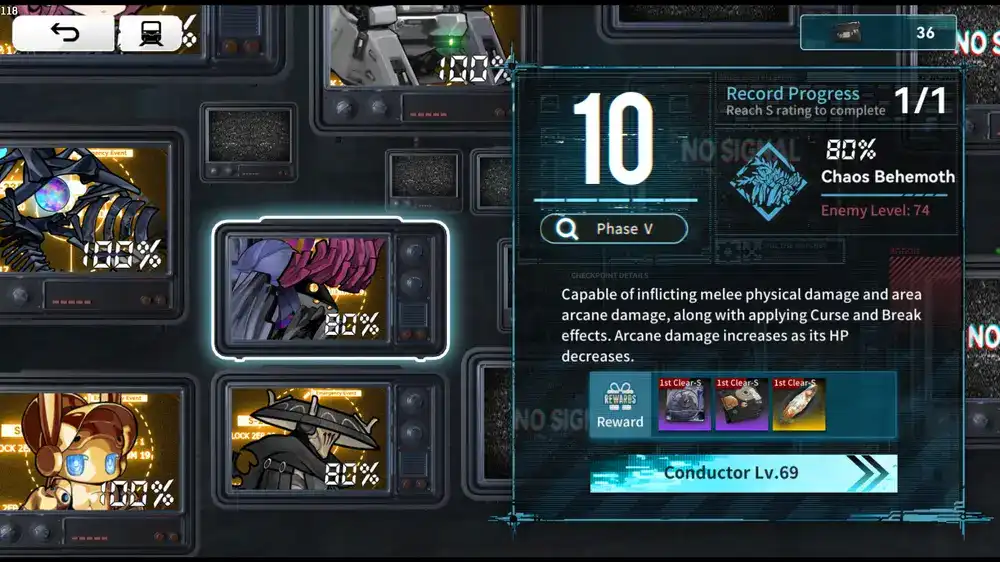This screenshot has width=1000, height=562.
Task: Open the Phase V magnifier selector
Action: coord(614,229)
